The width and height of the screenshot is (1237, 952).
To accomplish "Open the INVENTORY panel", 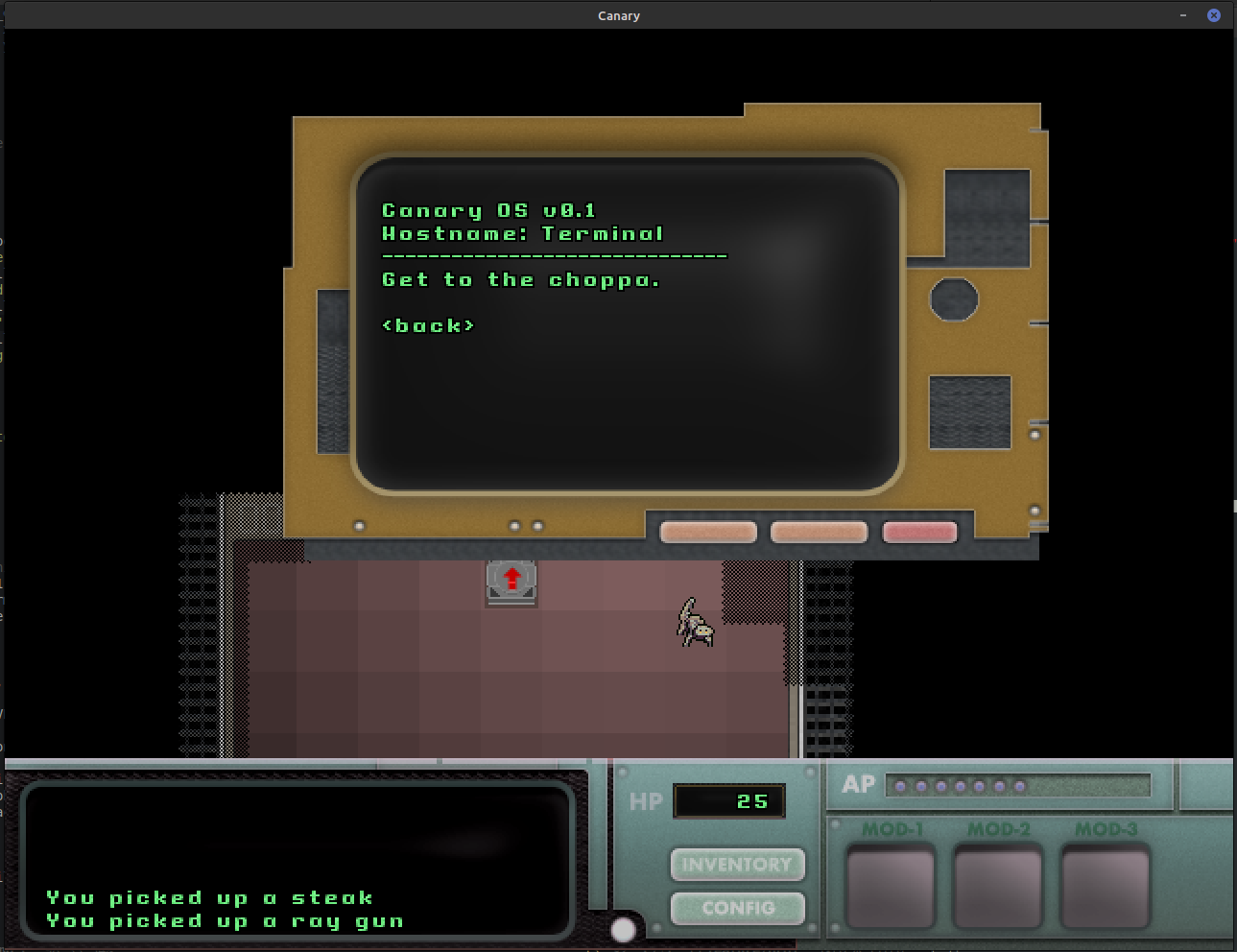I will 737,865.
